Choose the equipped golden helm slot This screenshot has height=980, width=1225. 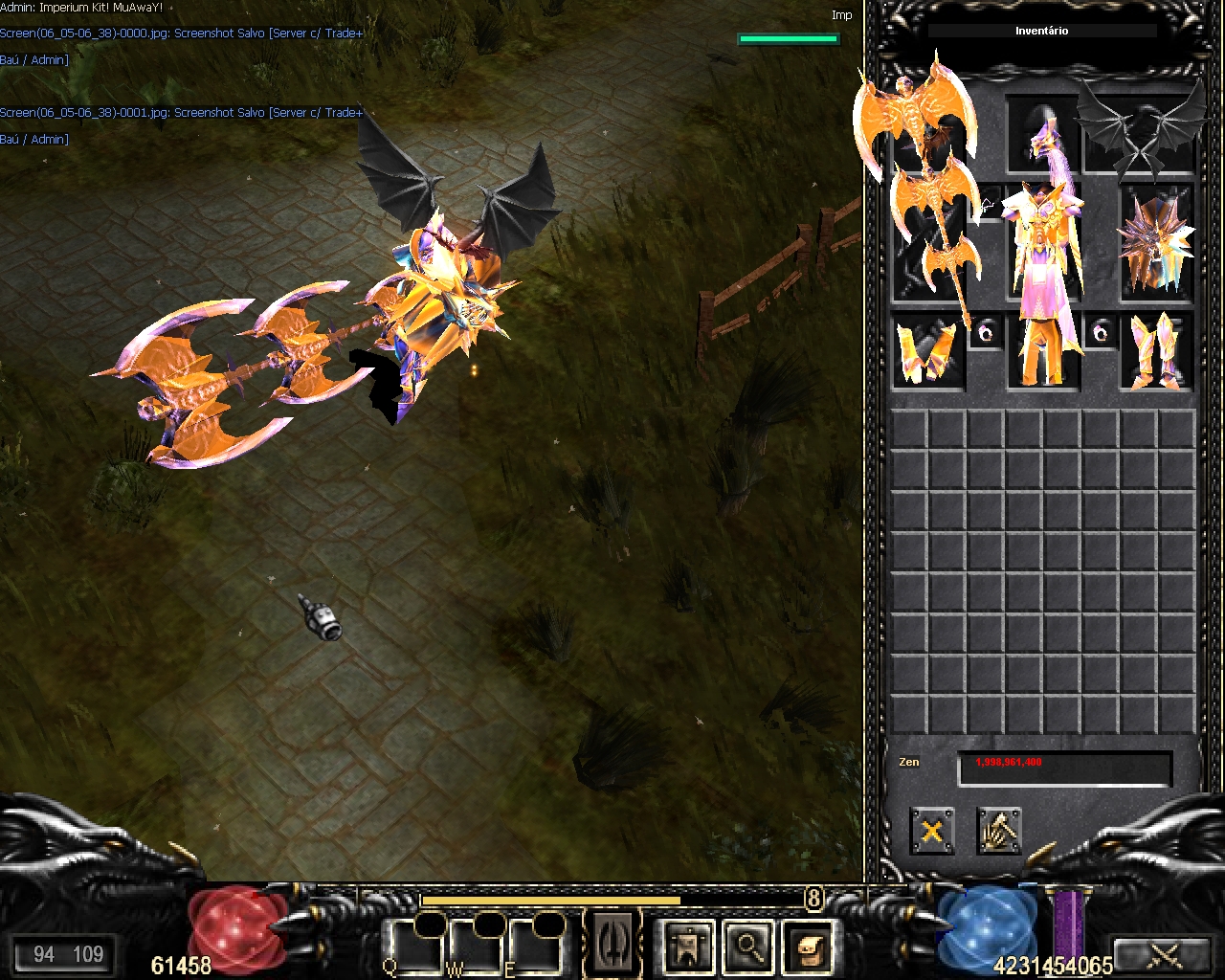tap(1042, 134)
